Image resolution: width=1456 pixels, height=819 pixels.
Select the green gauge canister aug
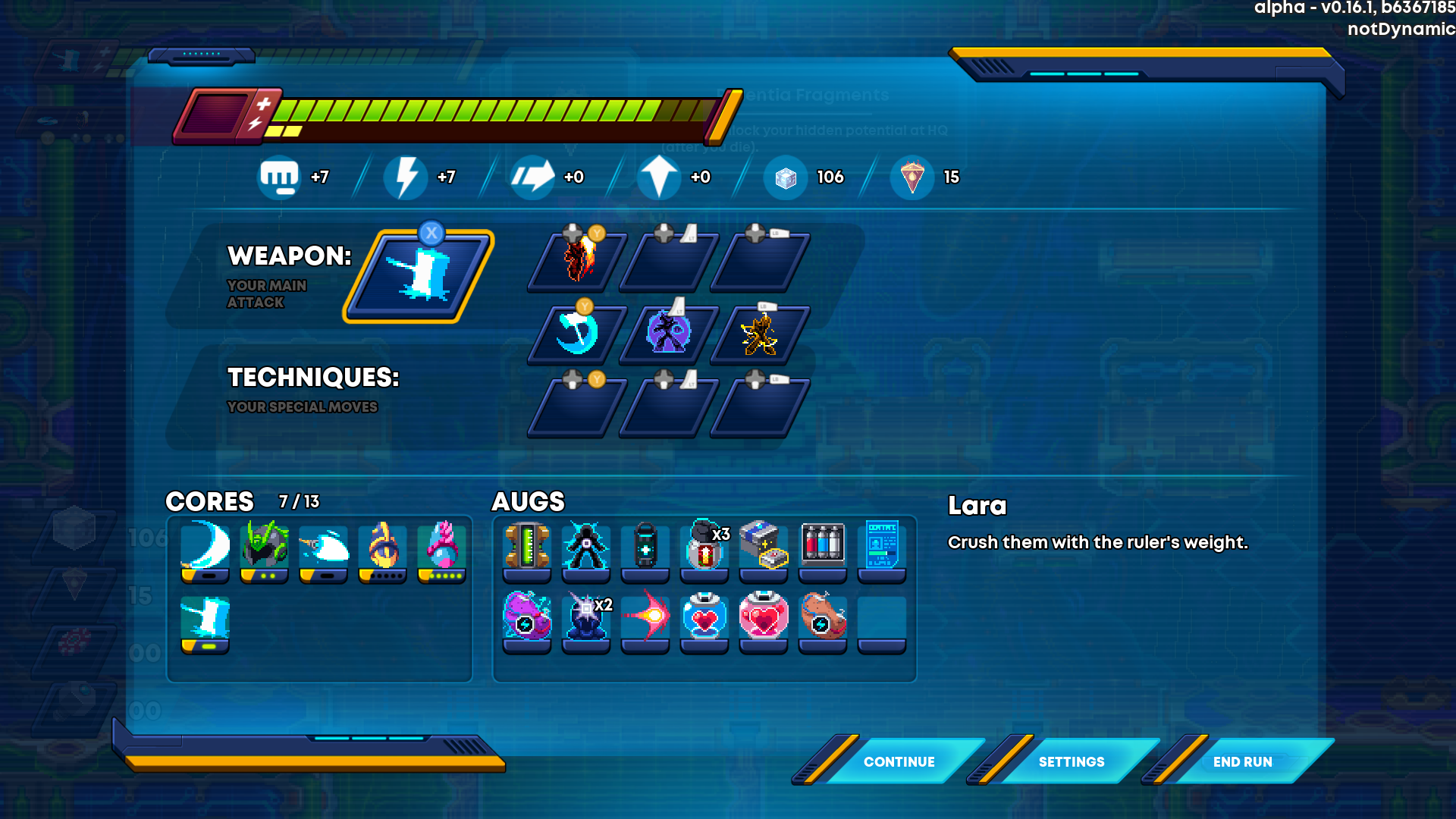click(527, 546)
